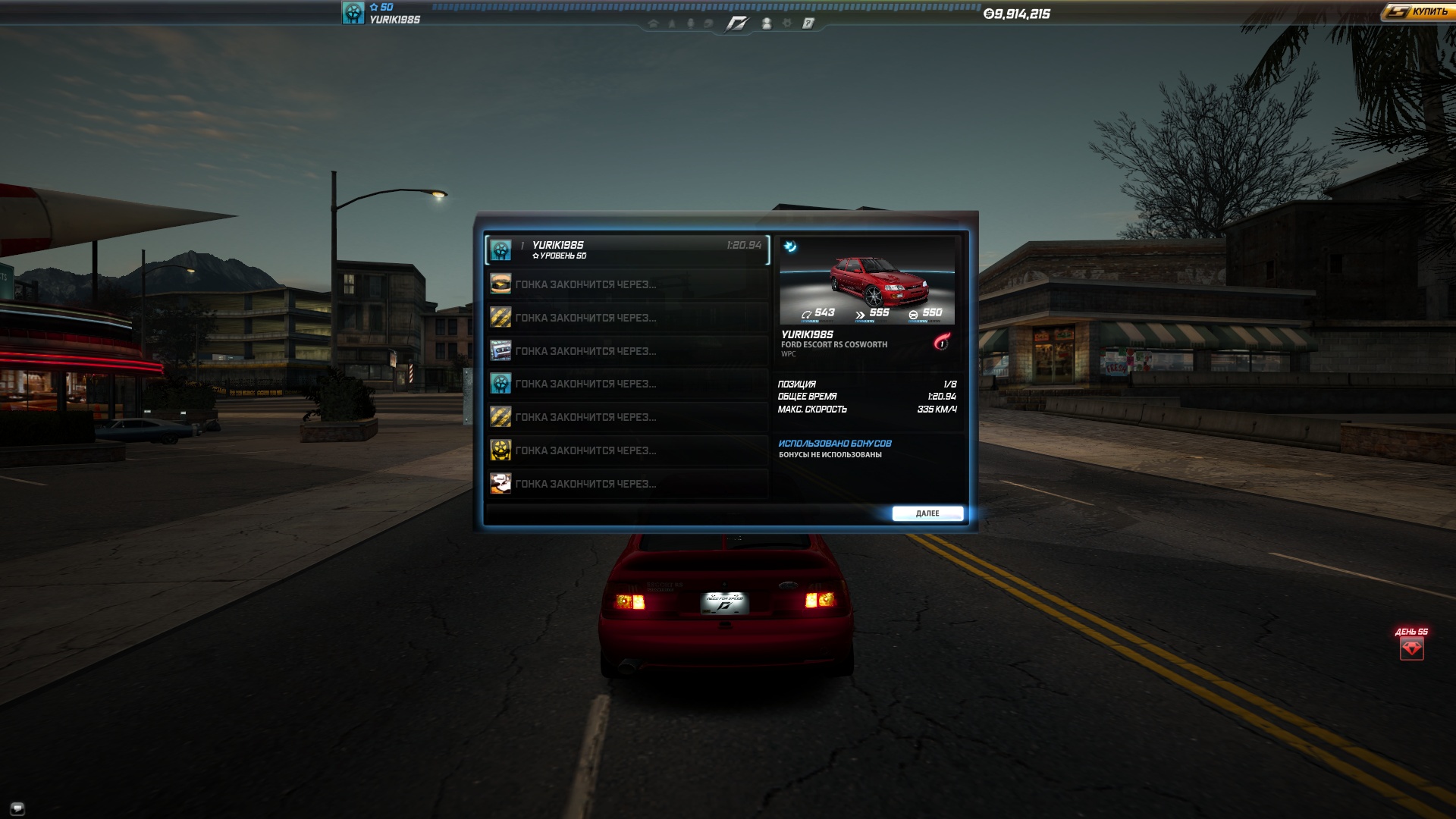
Task: Open the Need for Speed logo menu
Action: coord(736,24)
